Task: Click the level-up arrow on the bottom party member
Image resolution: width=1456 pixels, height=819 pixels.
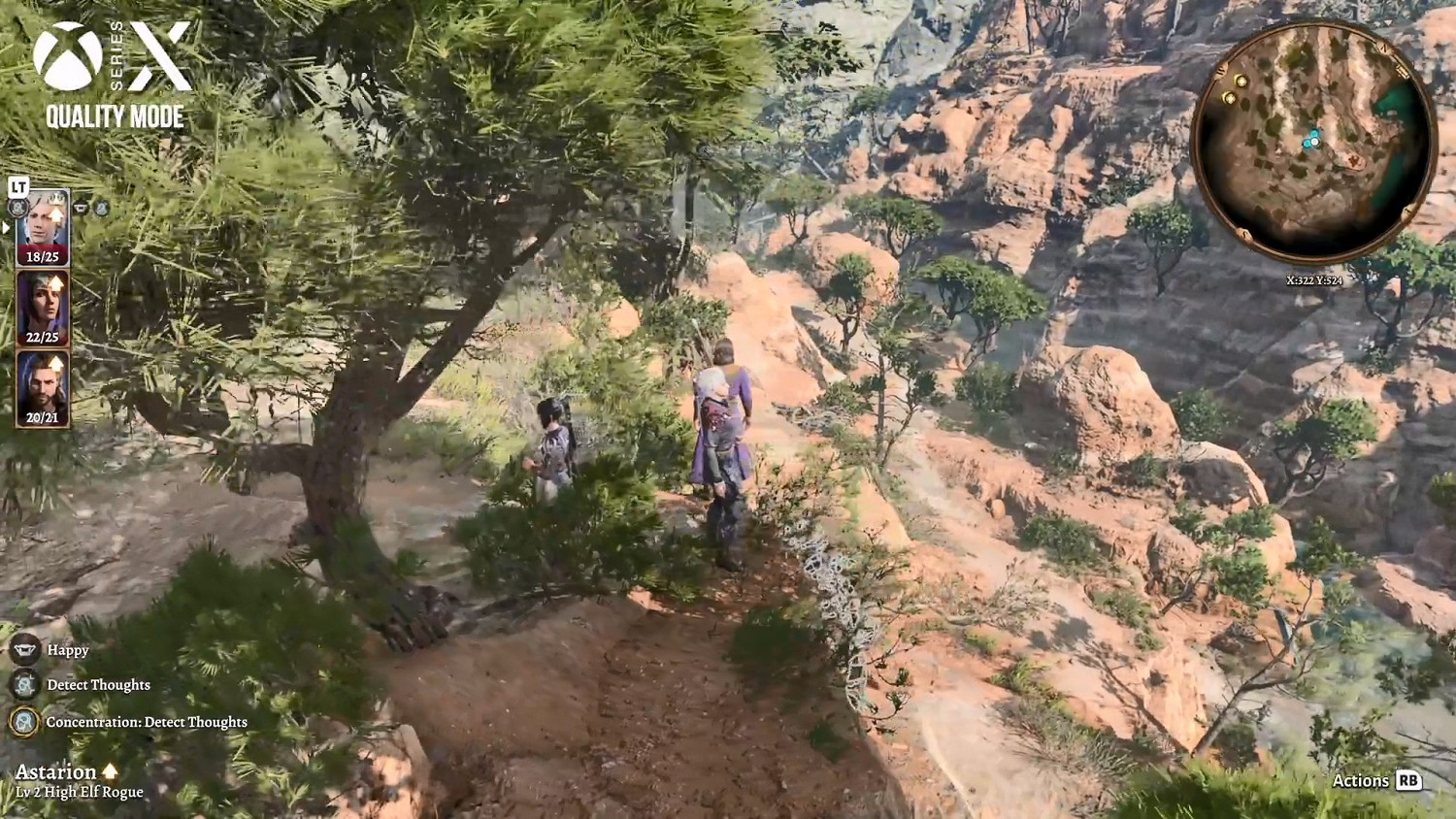Action: tap(55, 365)
